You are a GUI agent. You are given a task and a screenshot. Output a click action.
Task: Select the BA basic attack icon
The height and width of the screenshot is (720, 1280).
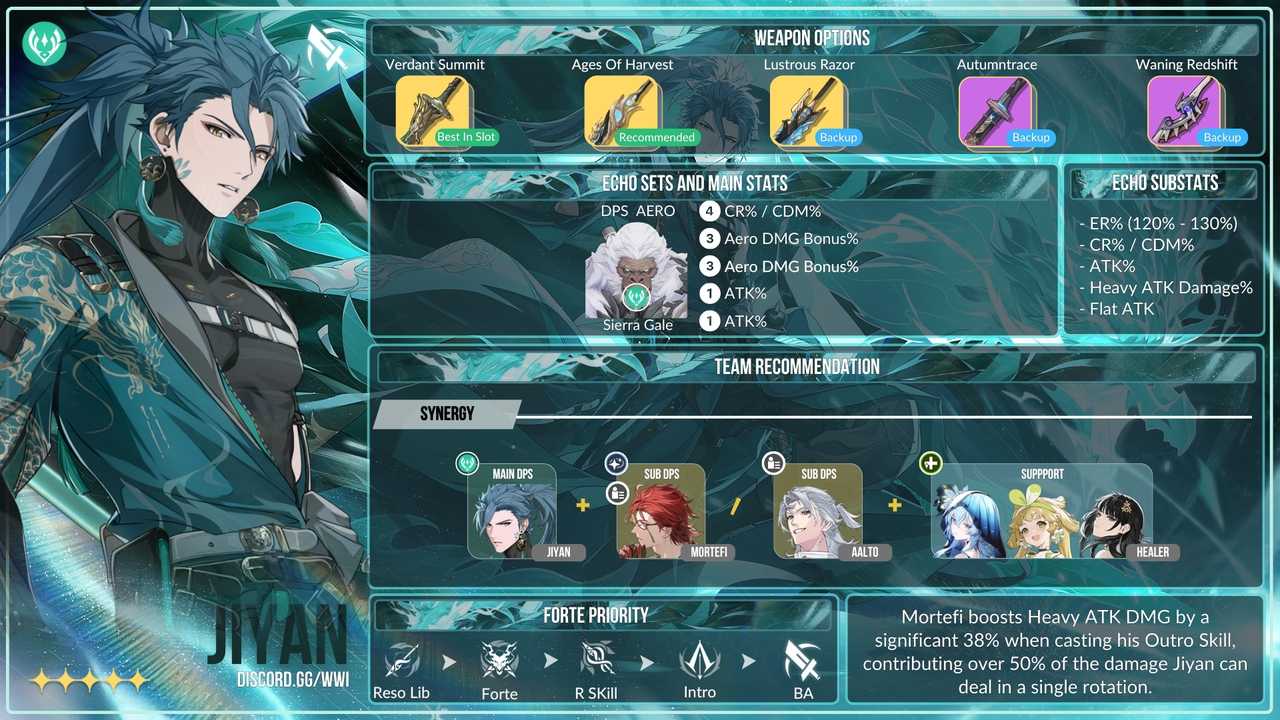[802, 660]
